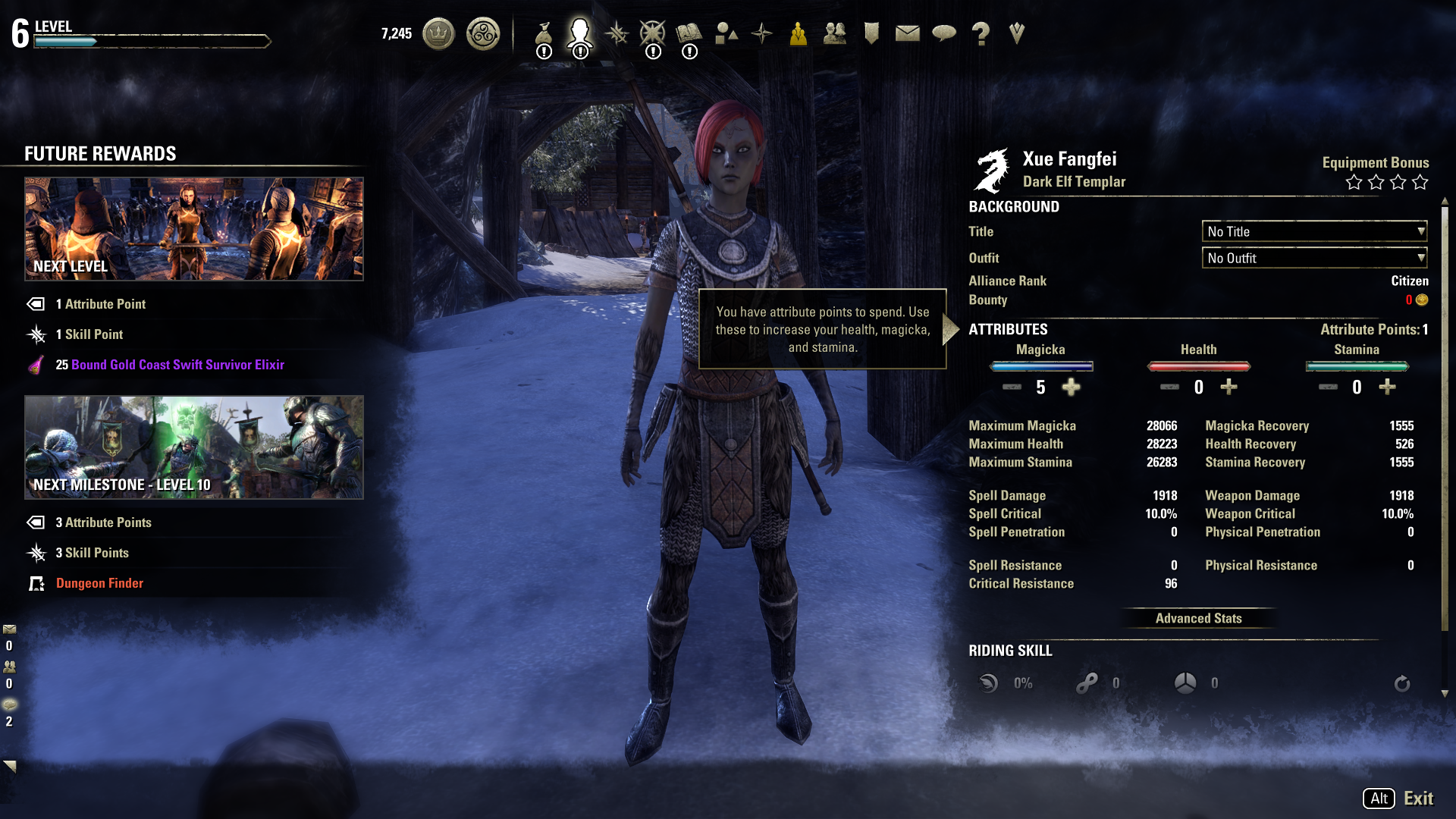The height and width of the screenshot is (819, 1456).
Task: Increase Stamina with the plus button
Action: (x=1387, y=388)
